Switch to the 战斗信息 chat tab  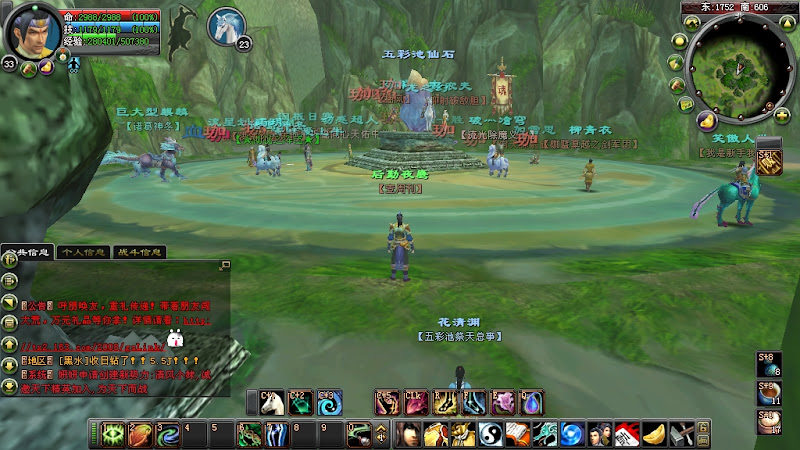tap(139, 252)
